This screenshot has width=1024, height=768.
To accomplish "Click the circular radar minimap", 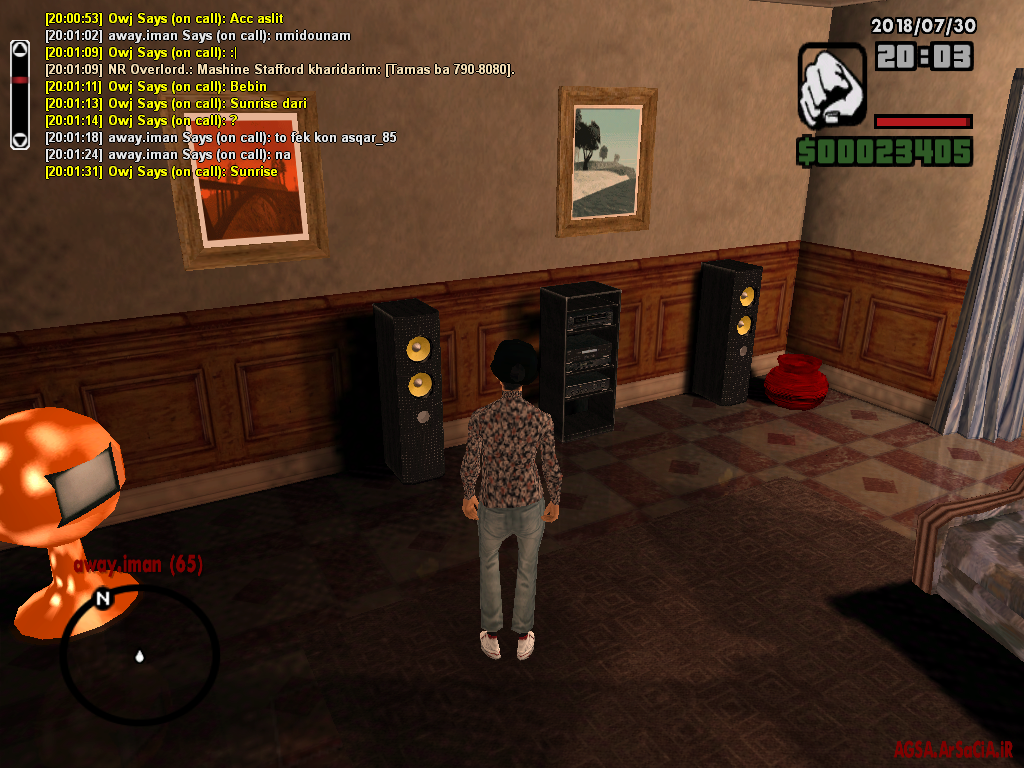I will (x=139, y=655).
